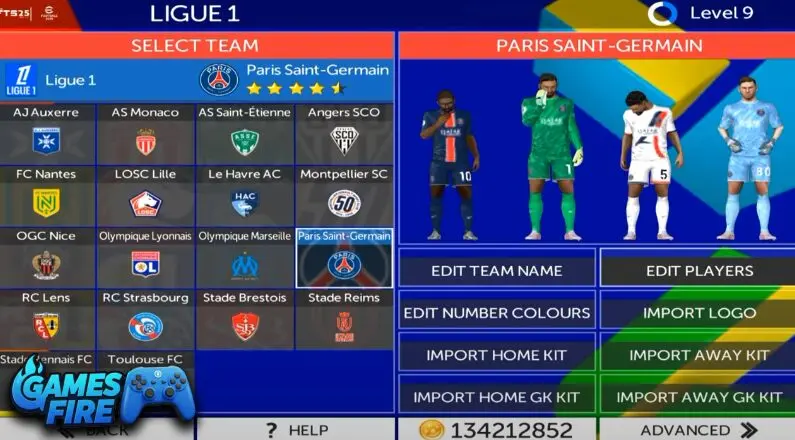
Task: Select Olympique Lyonnais team
Action: point(146,257)
